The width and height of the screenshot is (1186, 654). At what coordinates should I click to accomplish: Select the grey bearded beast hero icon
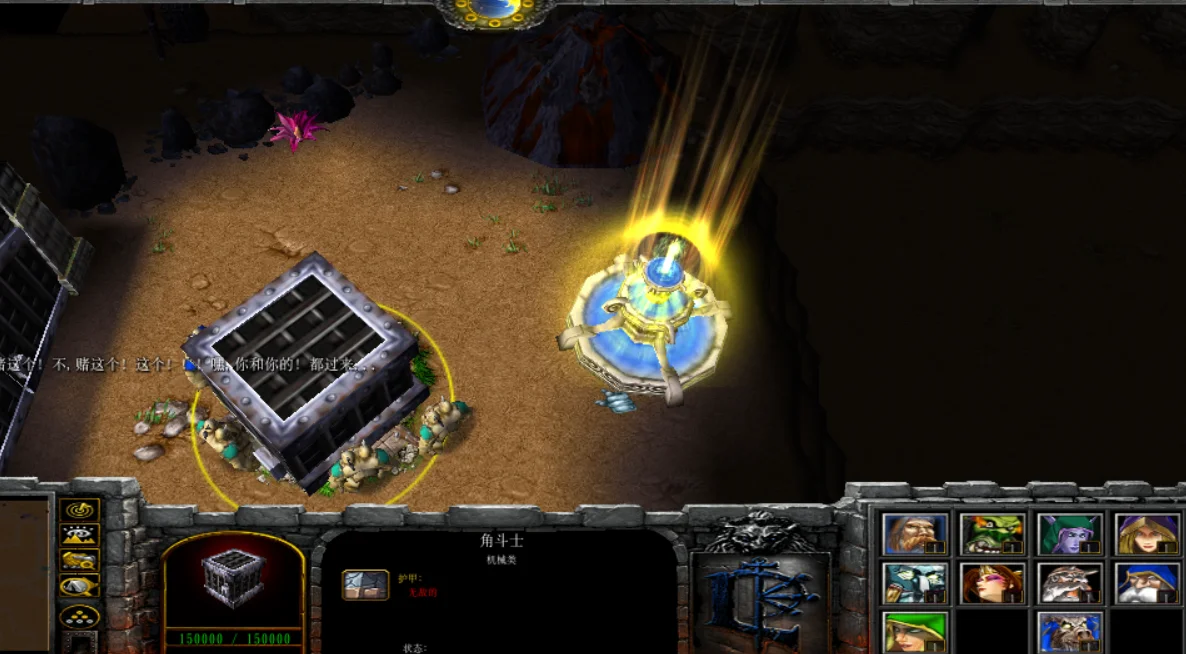click(1070, 583)
